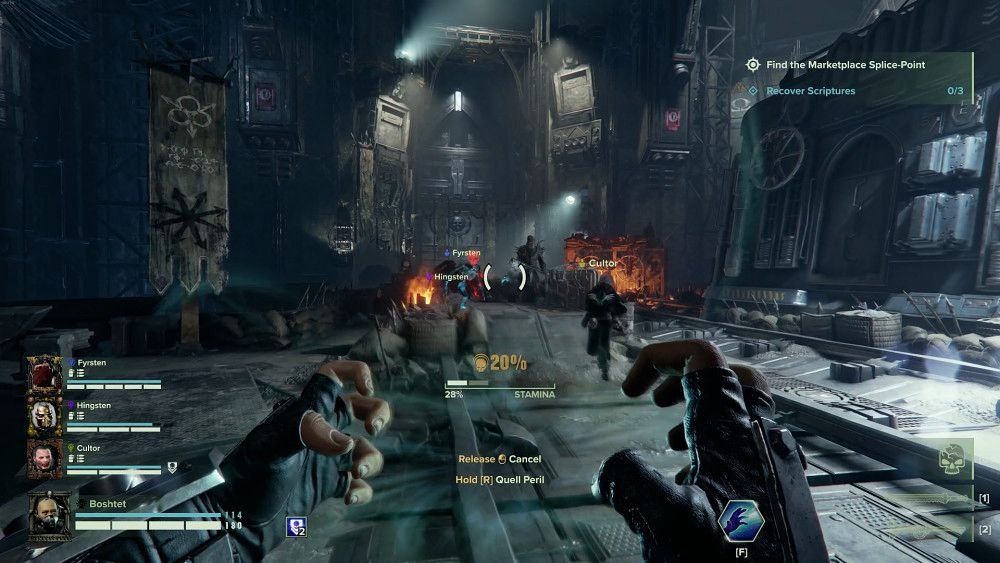Select Hingsten's golden mask portrait
This screenshot has width=1000, height=563.
[45, 417]
